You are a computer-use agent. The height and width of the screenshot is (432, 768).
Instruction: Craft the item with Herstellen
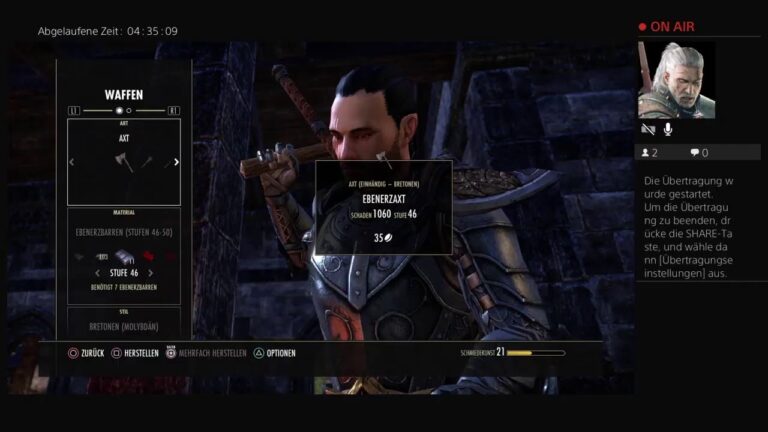(x=134, y=353)
